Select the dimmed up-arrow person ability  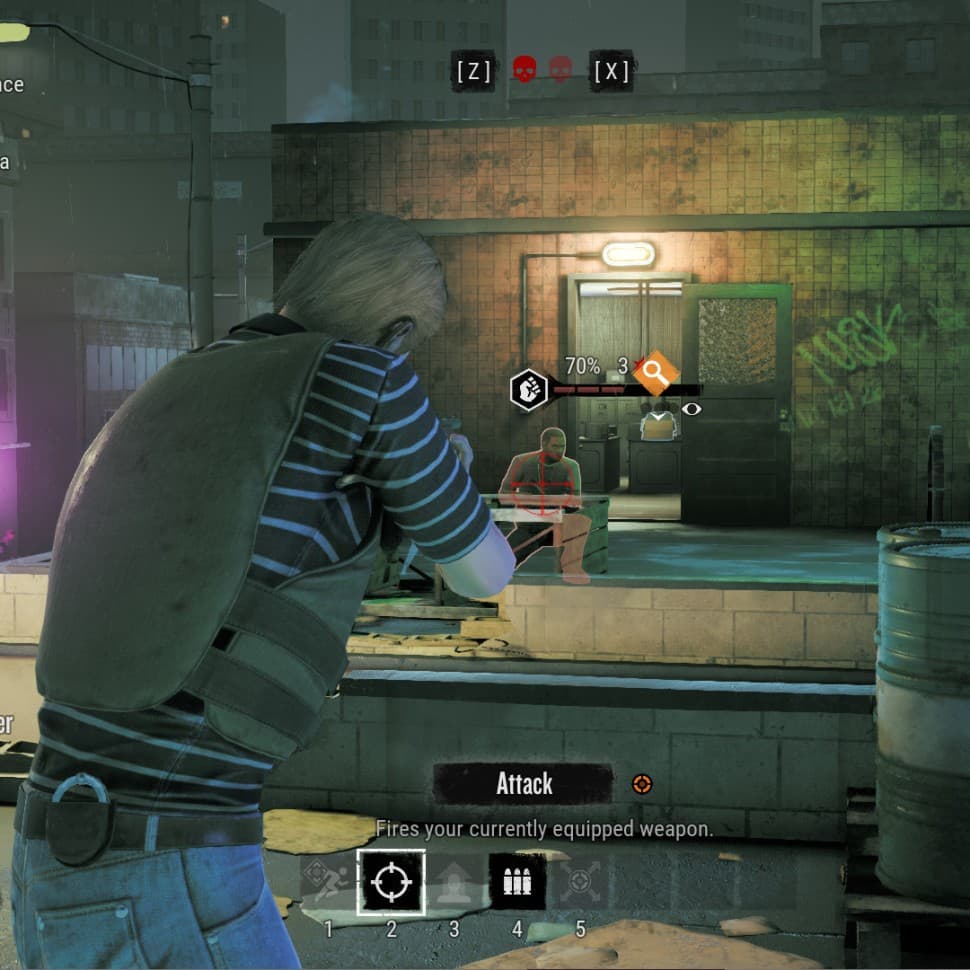click(x=454, y=882)
